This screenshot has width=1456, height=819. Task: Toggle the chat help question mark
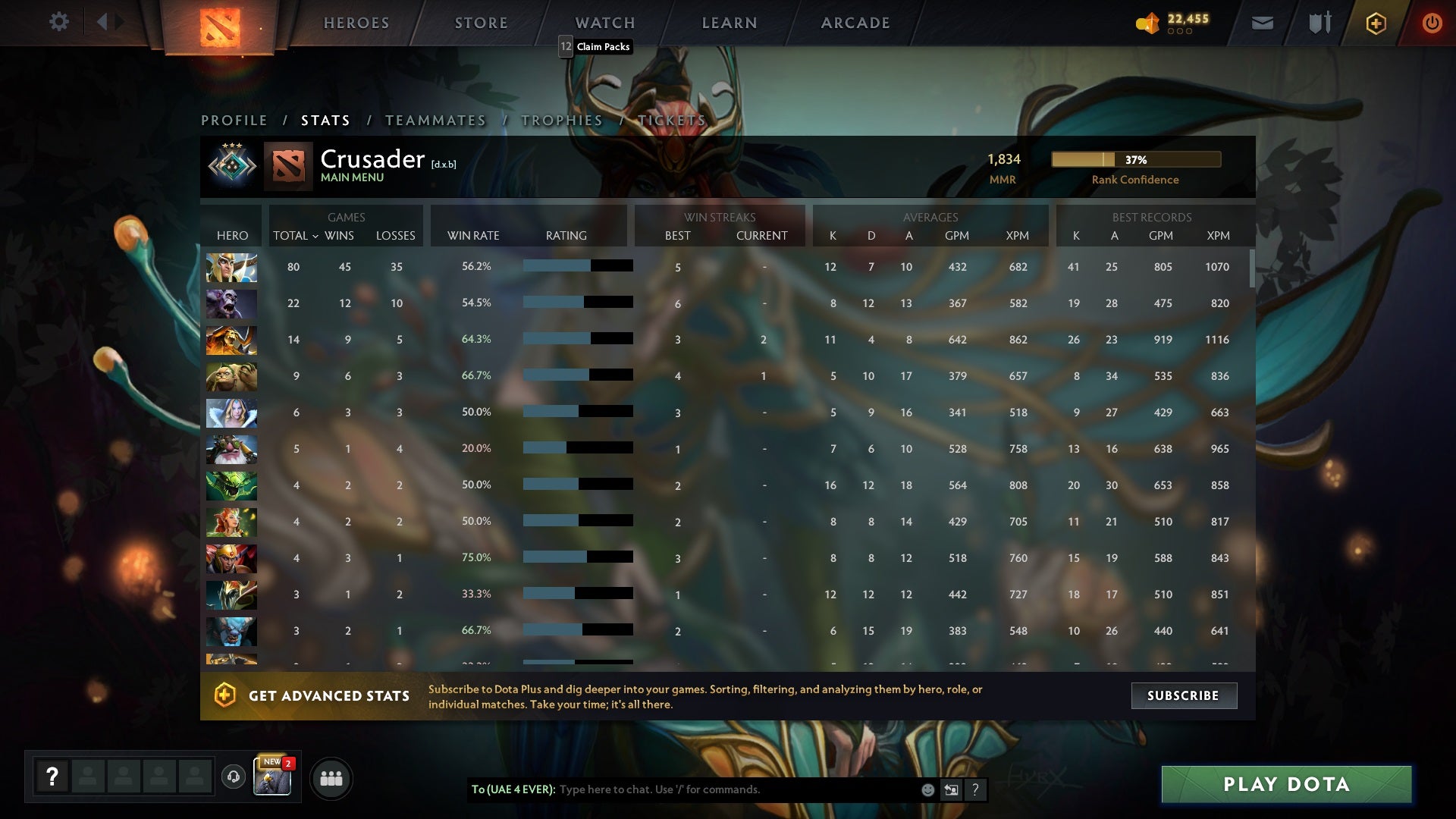tap(975, 789)
